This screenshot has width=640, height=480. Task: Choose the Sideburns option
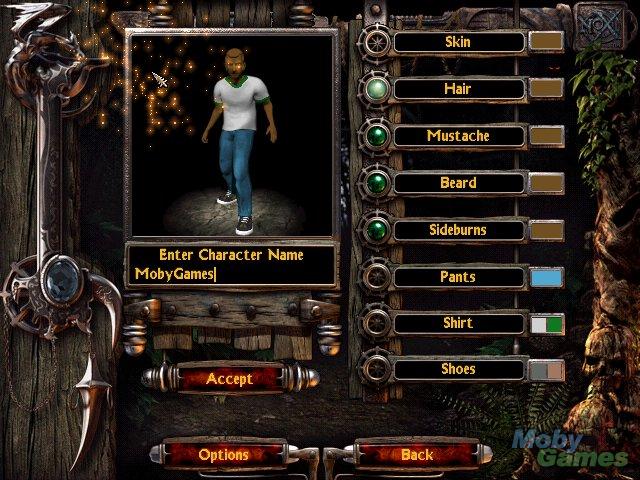click(458, 230)
